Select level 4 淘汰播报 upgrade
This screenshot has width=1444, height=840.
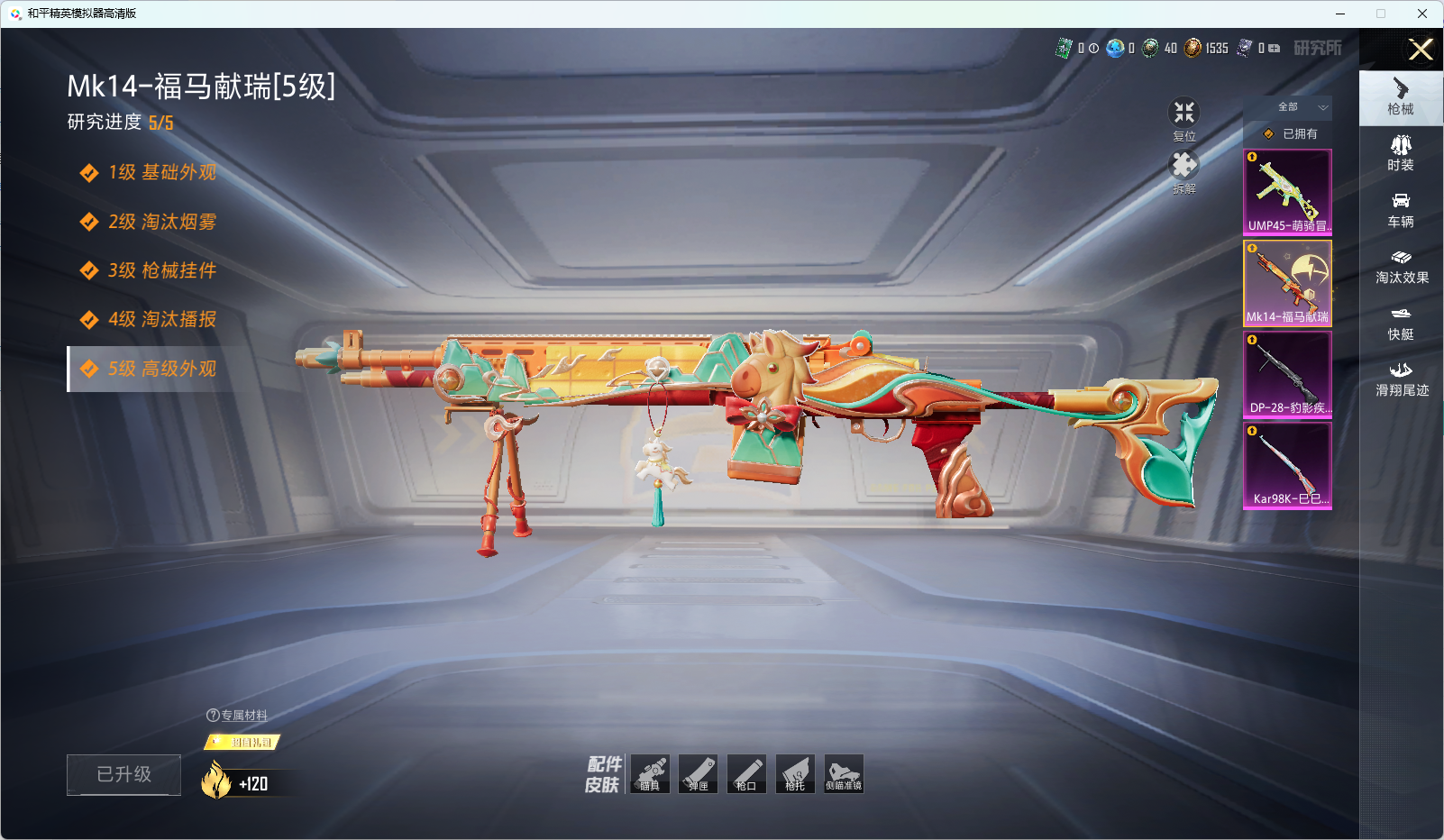pyautogui.click(x=161, y=319)
